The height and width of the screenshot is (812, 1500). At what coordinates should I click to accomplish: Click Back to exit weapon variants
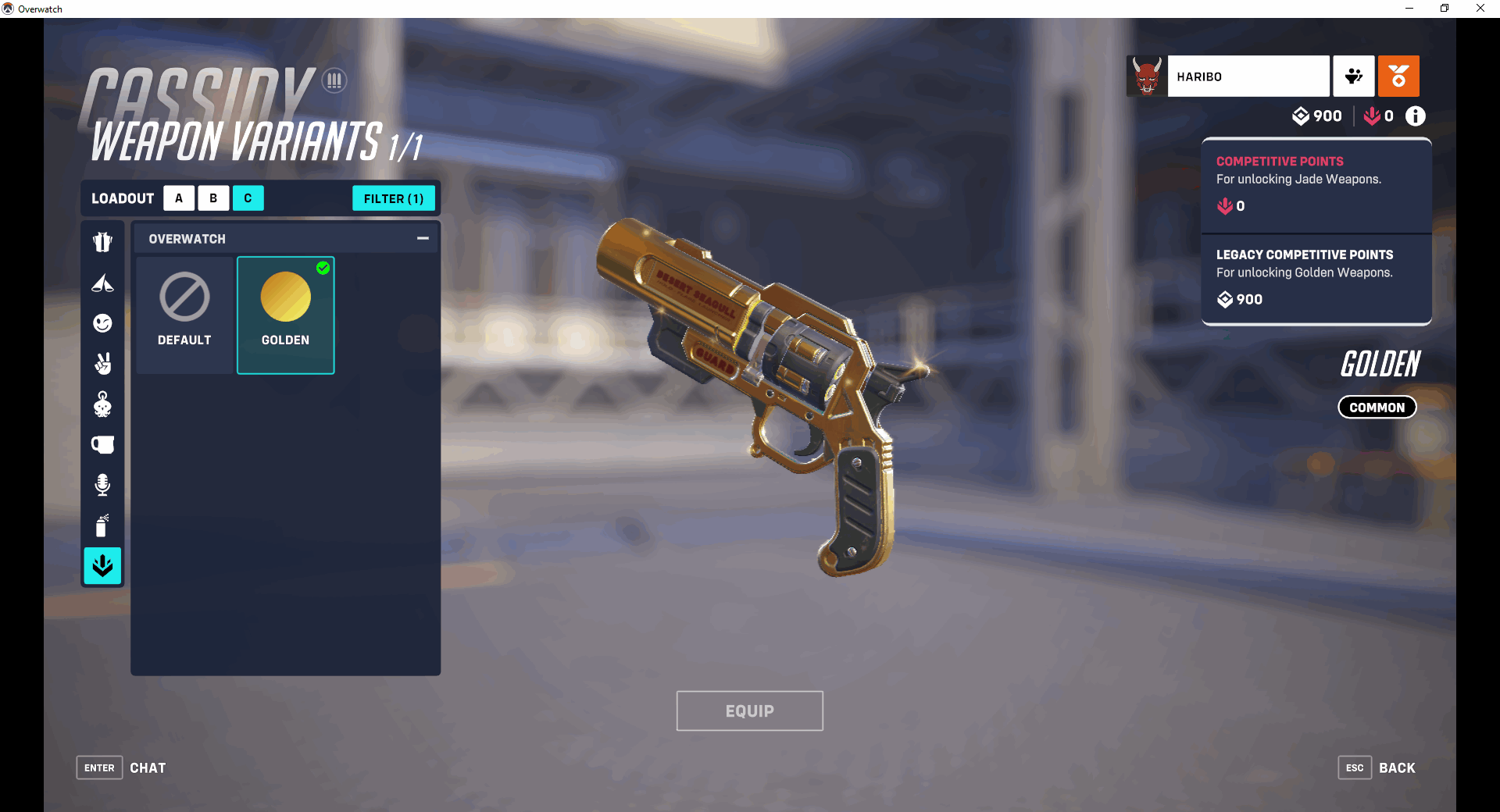click(1396, 767)
